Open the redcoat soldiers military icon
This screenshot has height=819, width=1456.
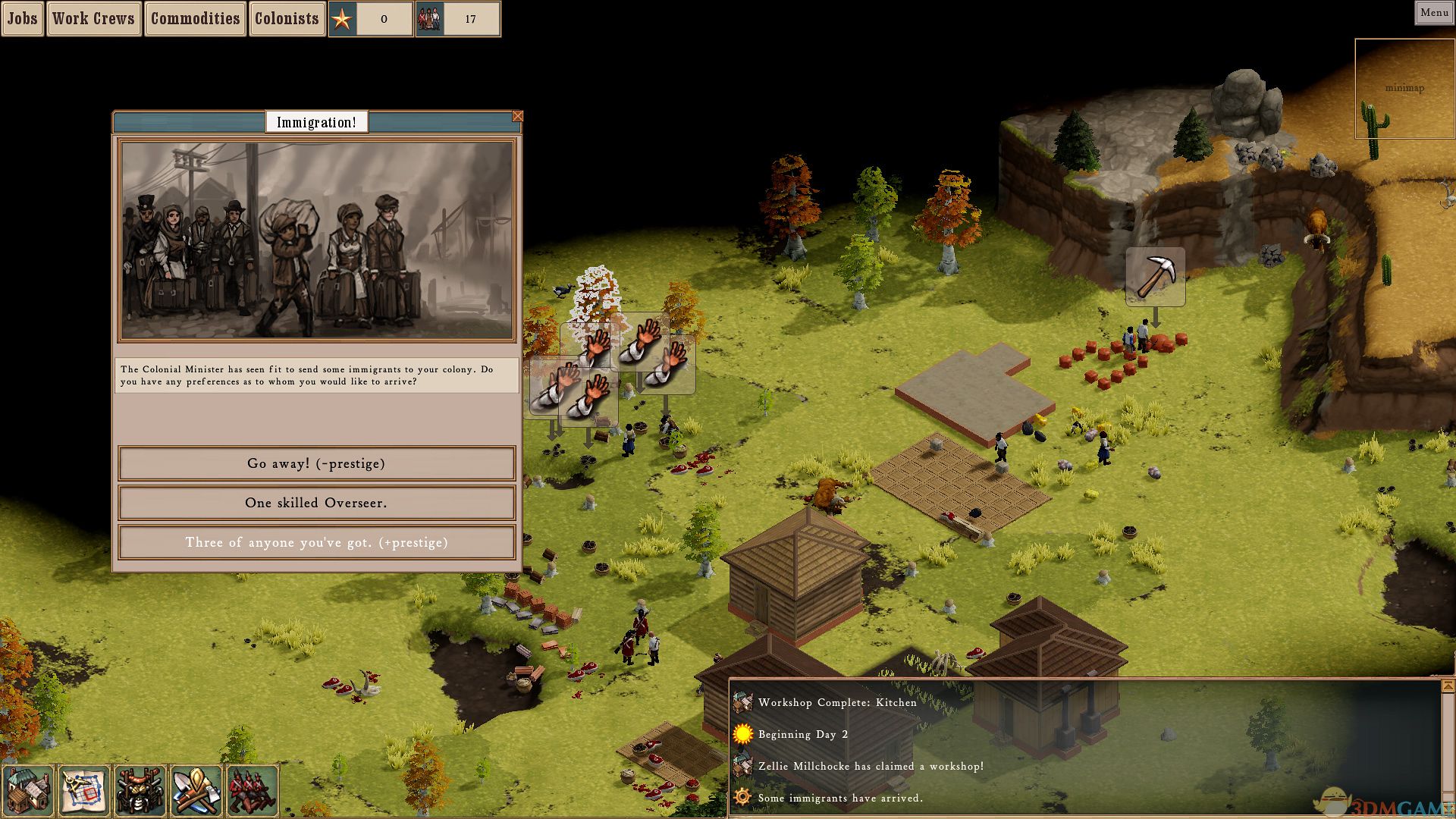pyautogui.click(x=252, y=791)
